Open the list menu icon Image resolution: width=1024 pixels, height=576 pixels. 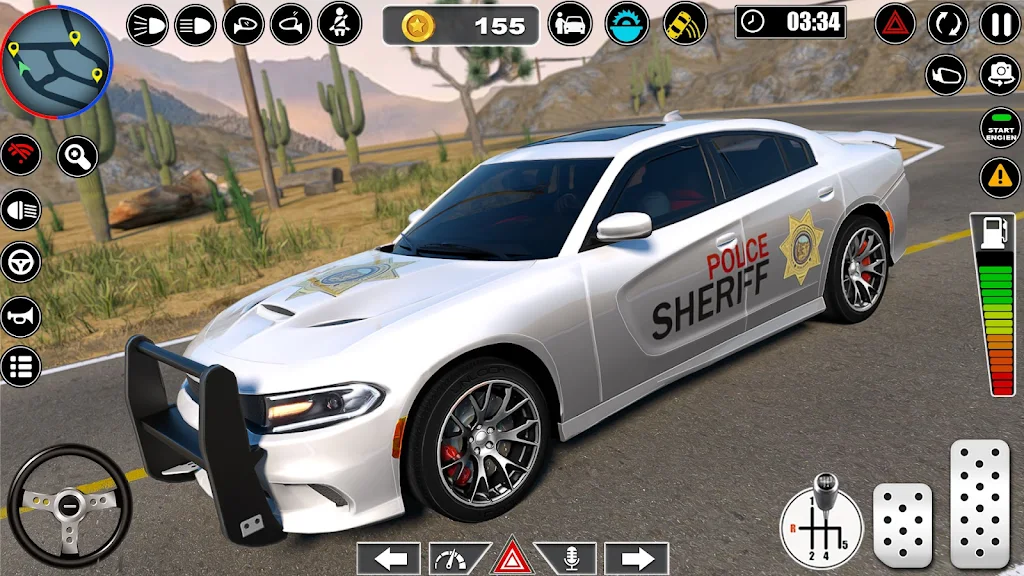[x=21, y=366]
